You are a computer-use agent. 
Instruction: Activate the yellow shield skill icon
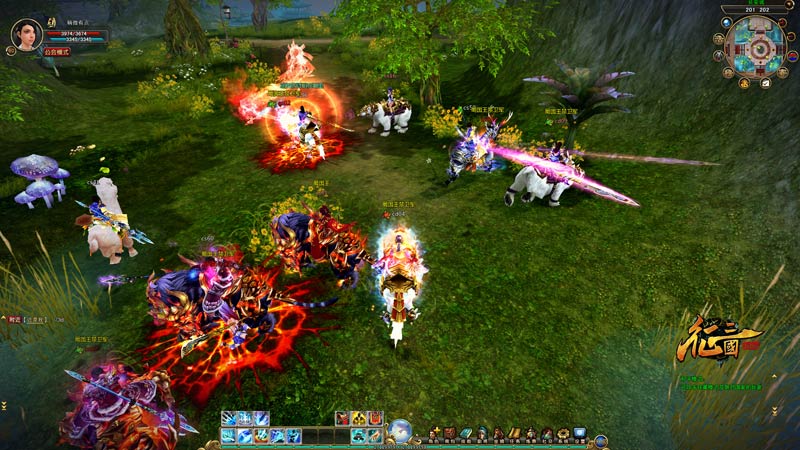point(358,419)
